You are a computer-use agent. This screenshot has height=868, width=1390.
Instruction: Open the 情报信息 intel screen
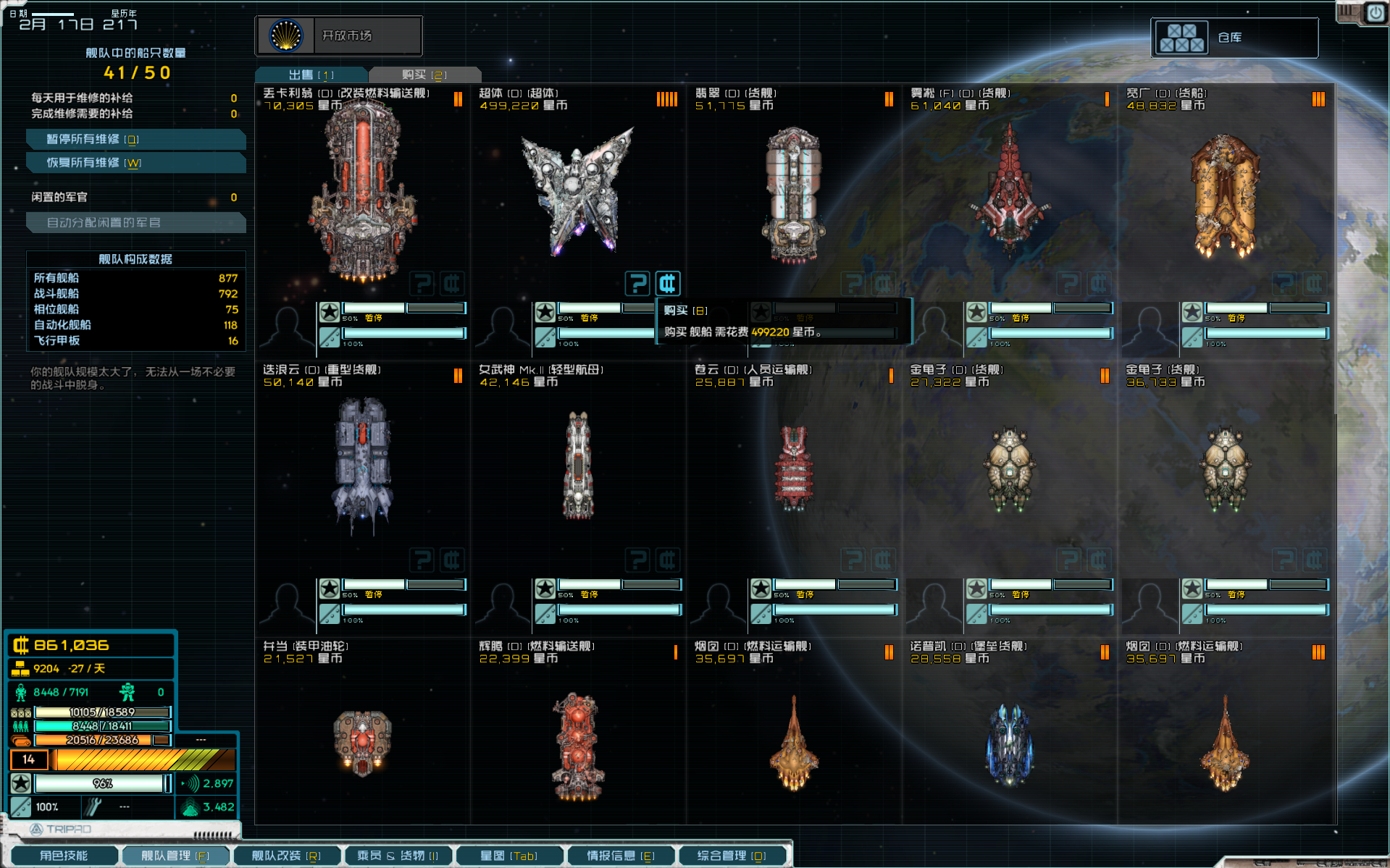(x=621, y=856)
